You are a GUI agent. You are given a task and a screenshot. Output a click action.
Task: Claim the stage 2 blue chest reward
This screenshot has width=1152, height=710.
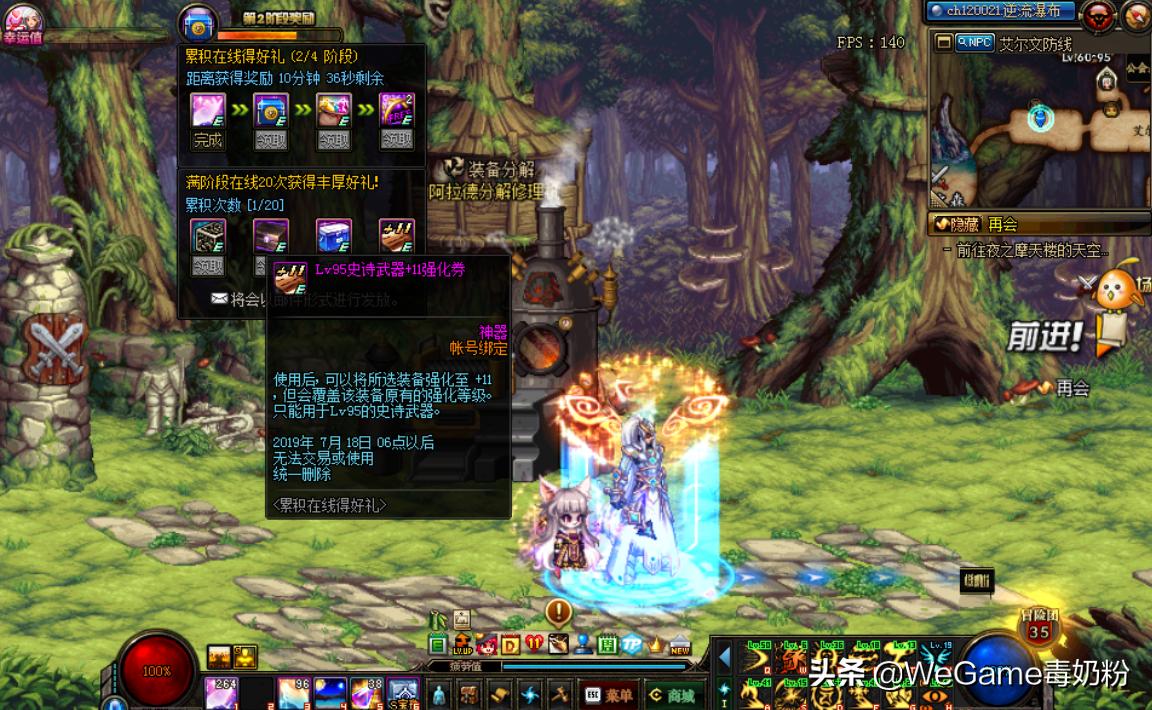270,140
